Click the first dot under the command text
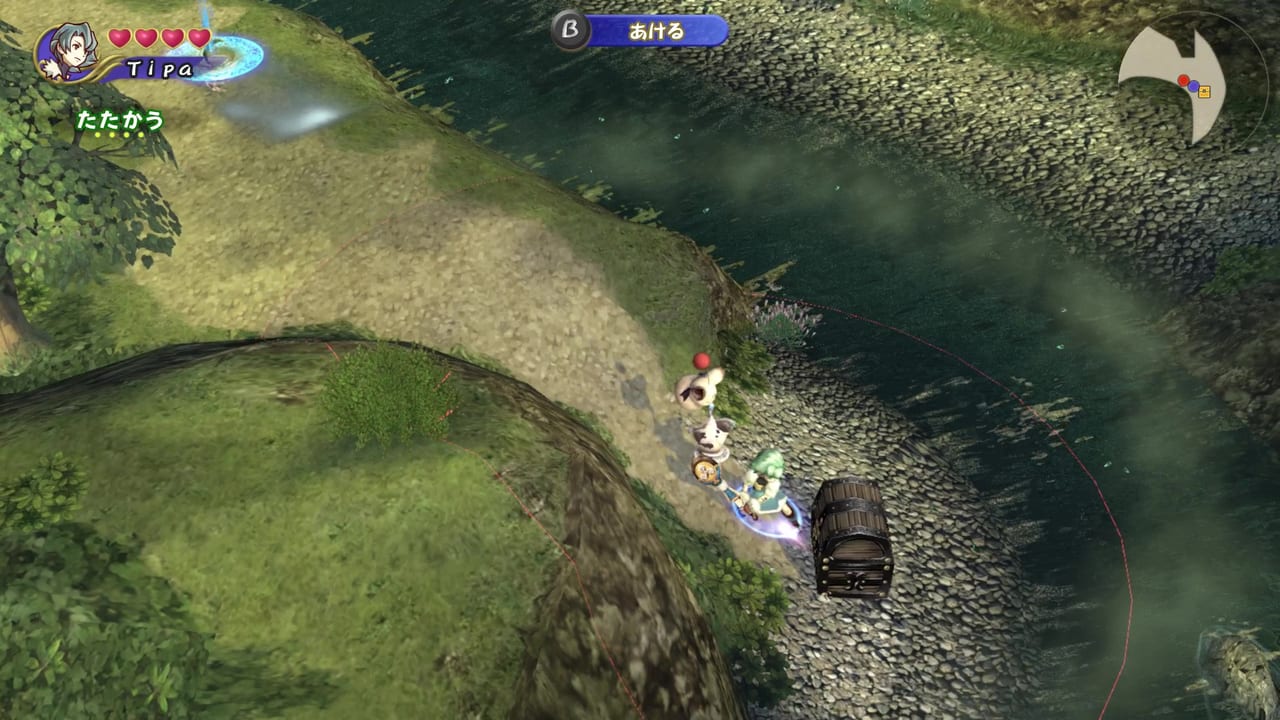Image resolution: width=1280 pixels, height=720 pixels. point(97,134)
